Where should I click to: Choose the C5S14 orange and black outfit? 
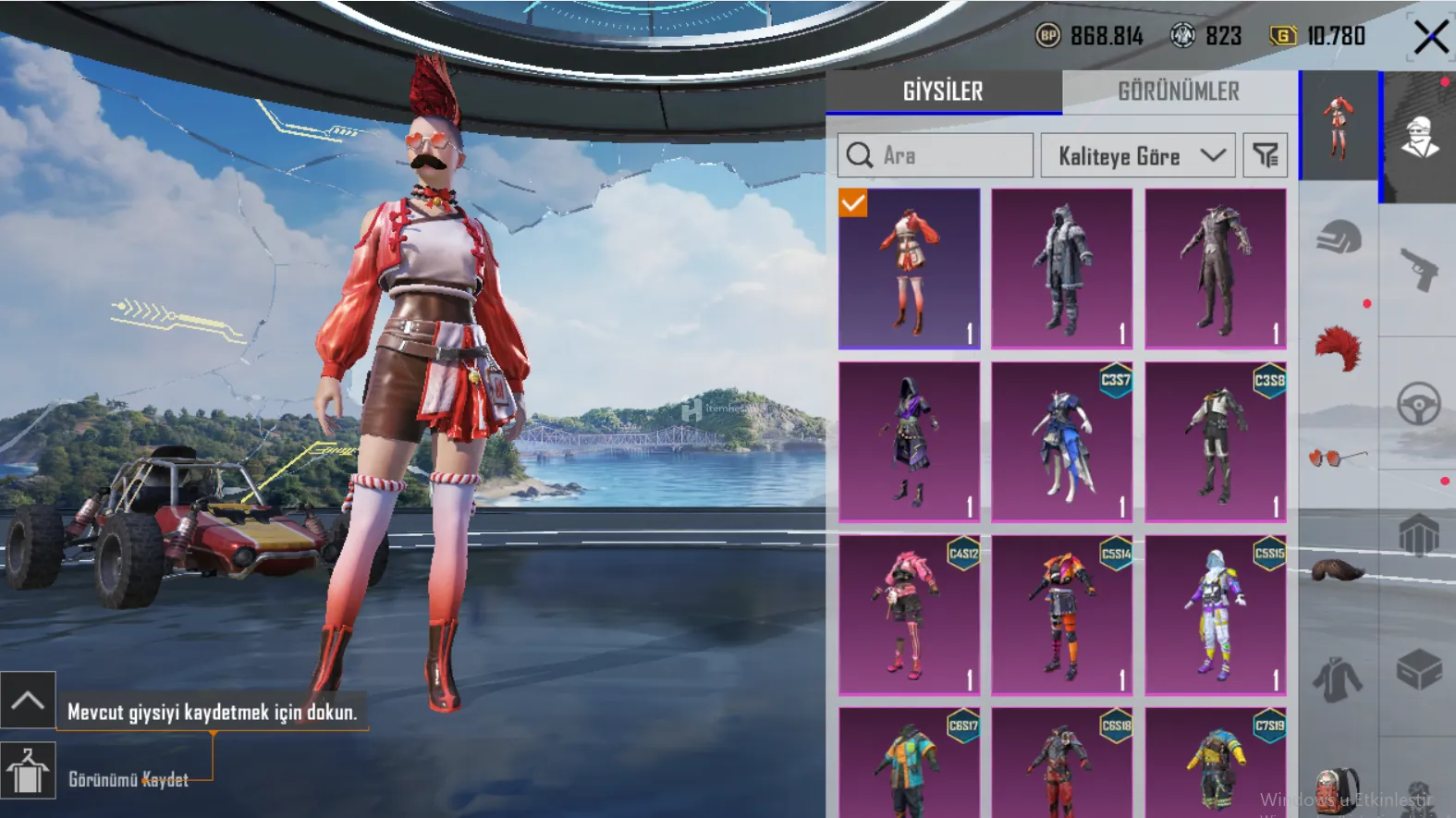(1061, 615)
